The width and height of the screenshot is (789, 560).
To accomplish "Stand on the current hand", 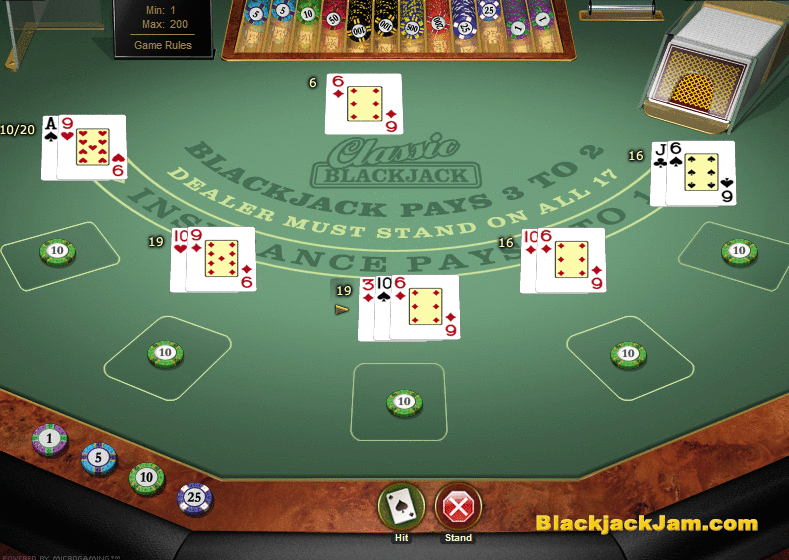I will (x=458, y=507).
